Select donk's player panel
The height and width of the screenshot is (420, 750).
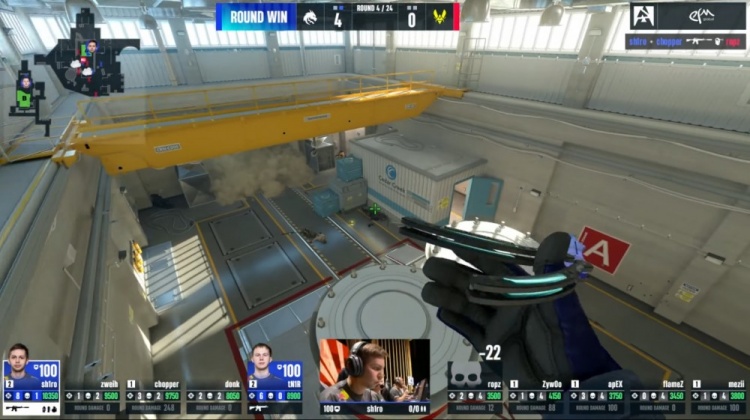[x=215, y=396]
